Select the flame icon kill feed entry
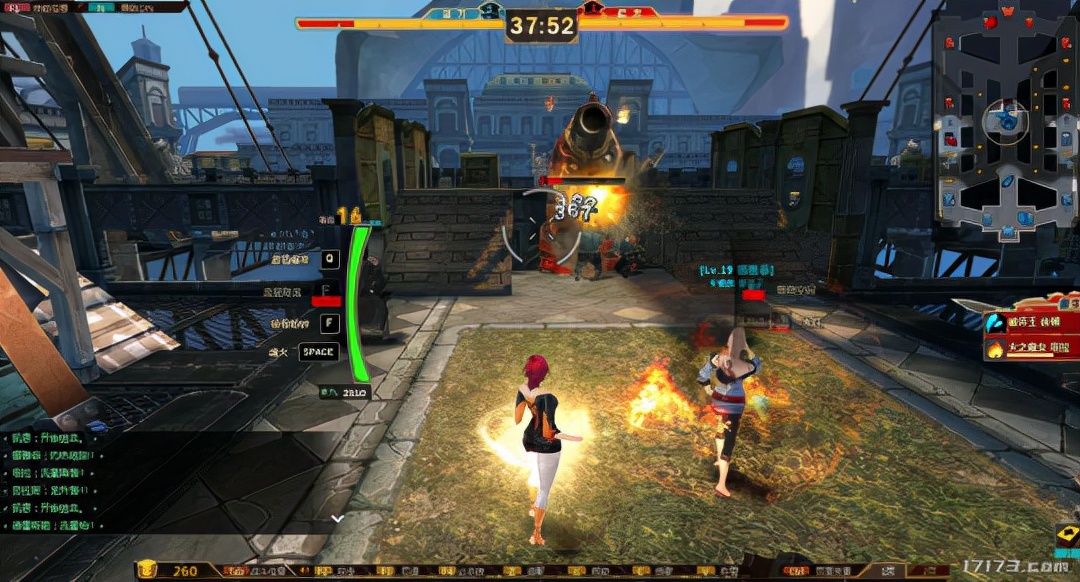 [1030, 349]
